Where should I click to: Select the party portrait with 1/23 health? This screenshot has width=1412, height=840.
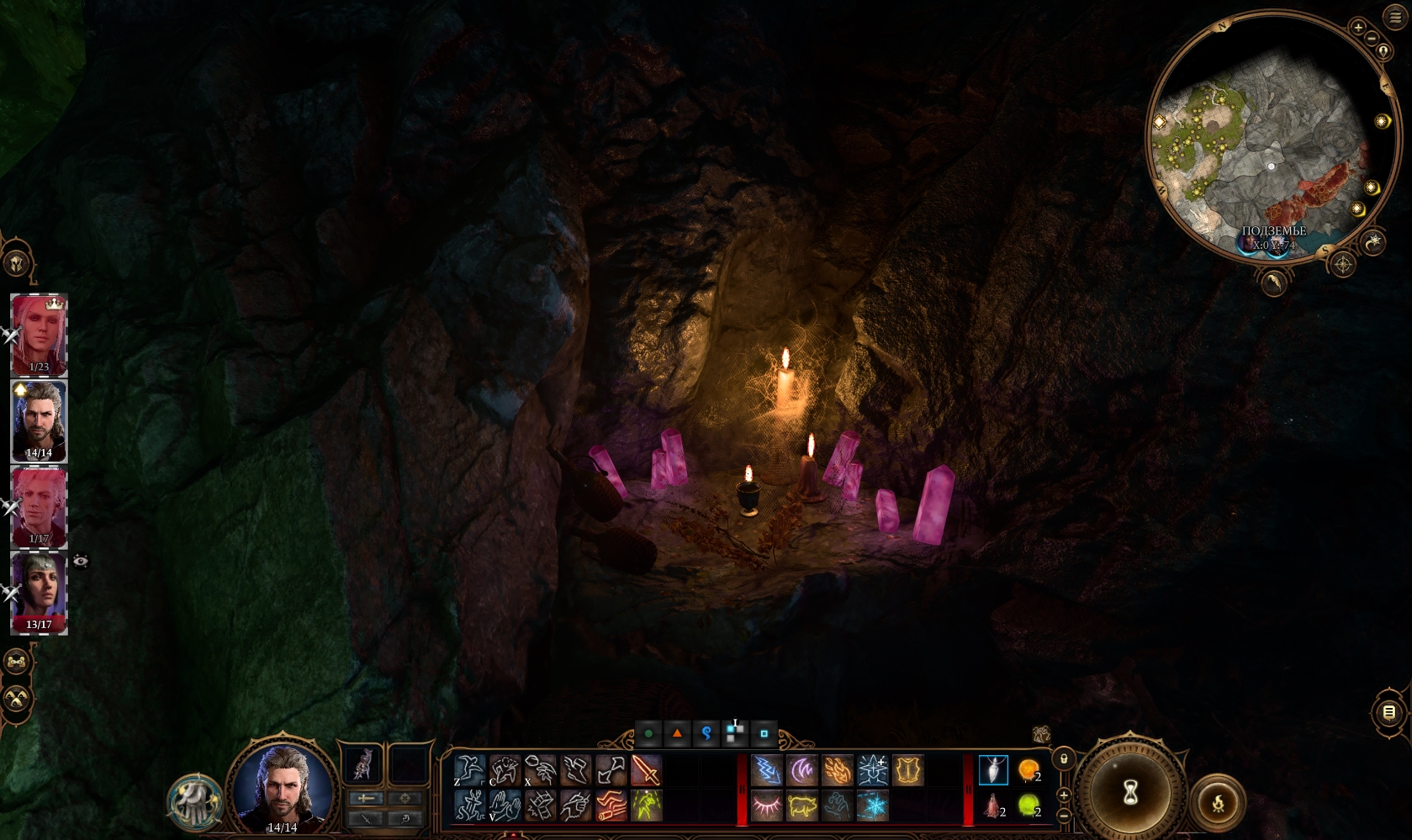pos(39,334)
